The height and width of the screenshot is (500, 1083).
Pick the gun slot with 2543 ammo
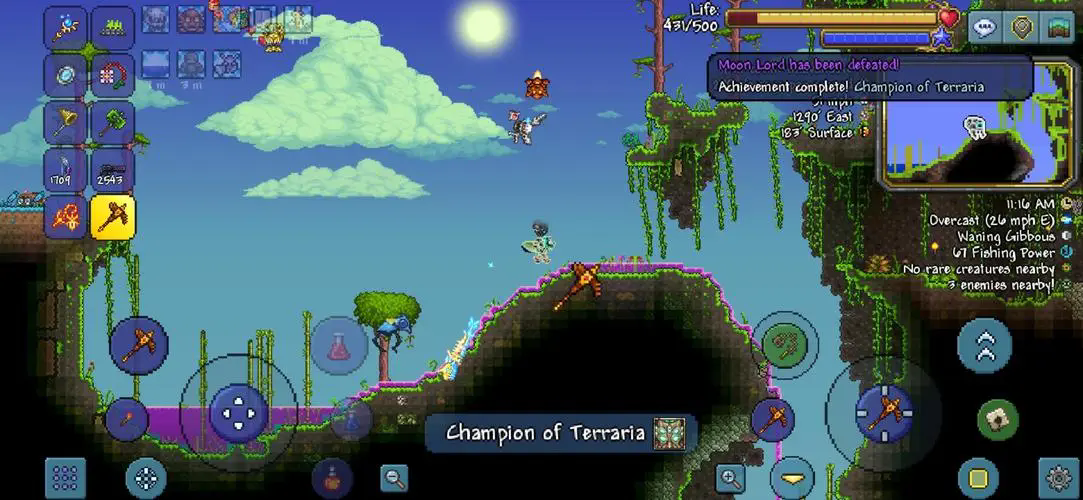coord(113,170)
